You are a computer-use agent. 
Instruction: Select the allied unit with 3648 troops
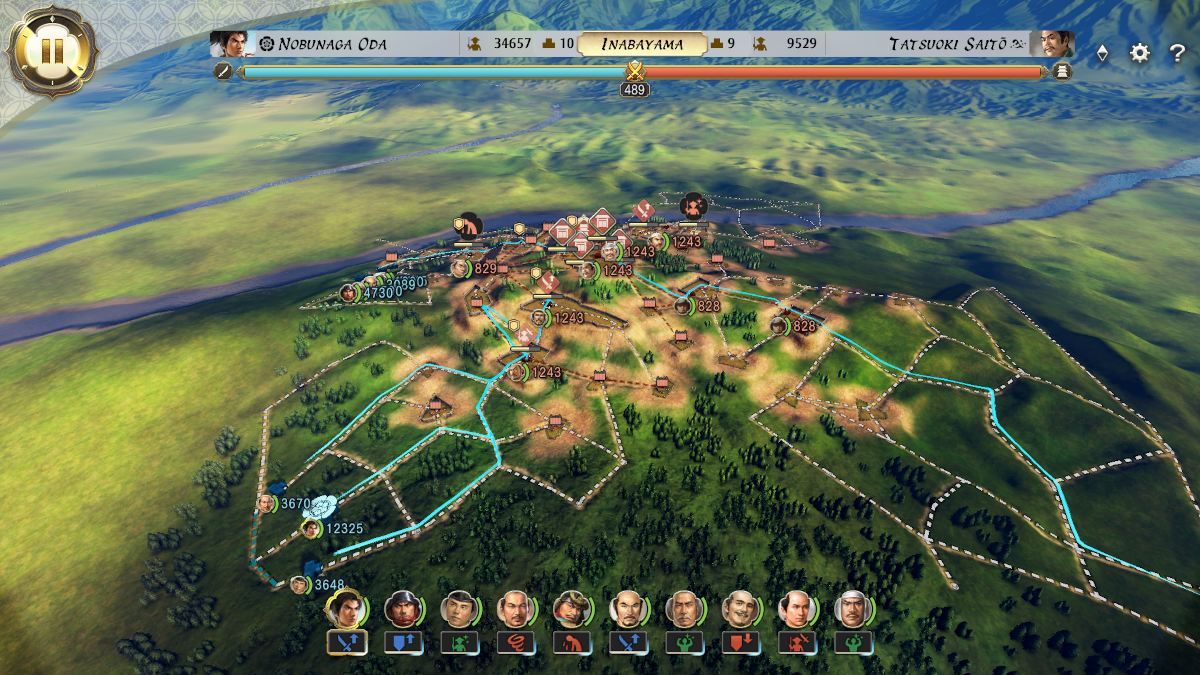pyautogui.click(x=299, y=585)
